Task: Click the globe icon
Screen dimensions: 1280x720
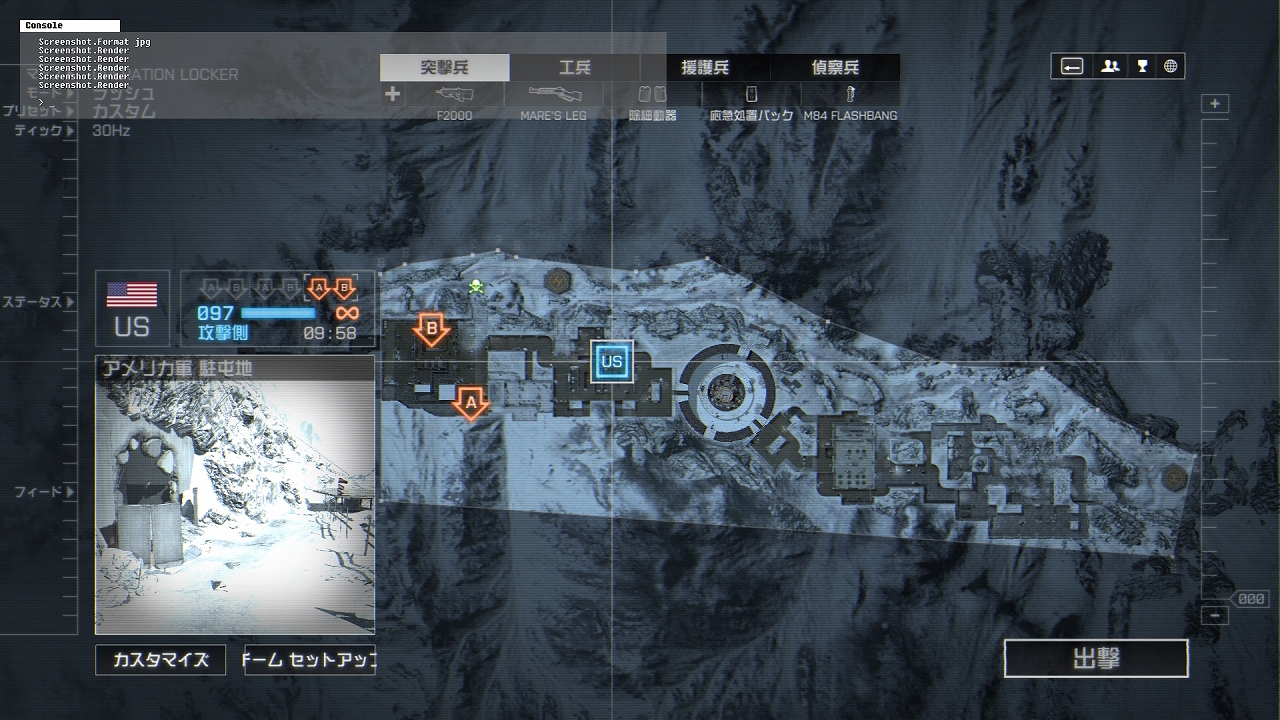Action: 1170,67
